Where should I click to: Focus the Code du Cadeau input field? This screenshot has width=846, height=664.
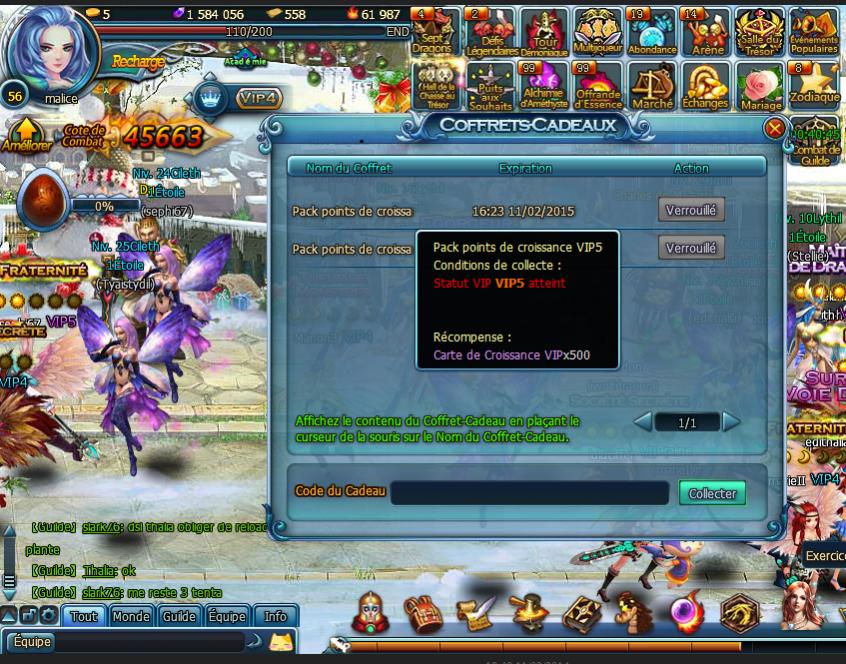coord(529,493)
